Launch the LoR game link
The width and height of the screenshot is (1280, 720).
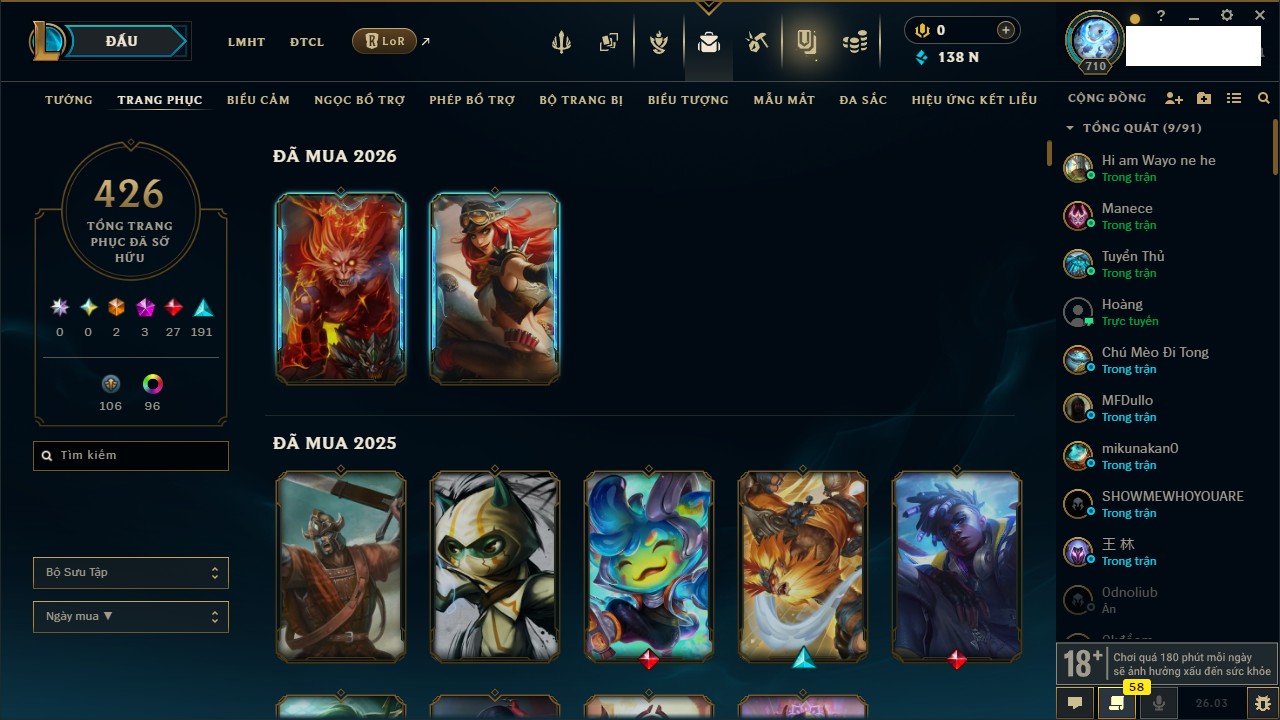click(x=385, y=41)
